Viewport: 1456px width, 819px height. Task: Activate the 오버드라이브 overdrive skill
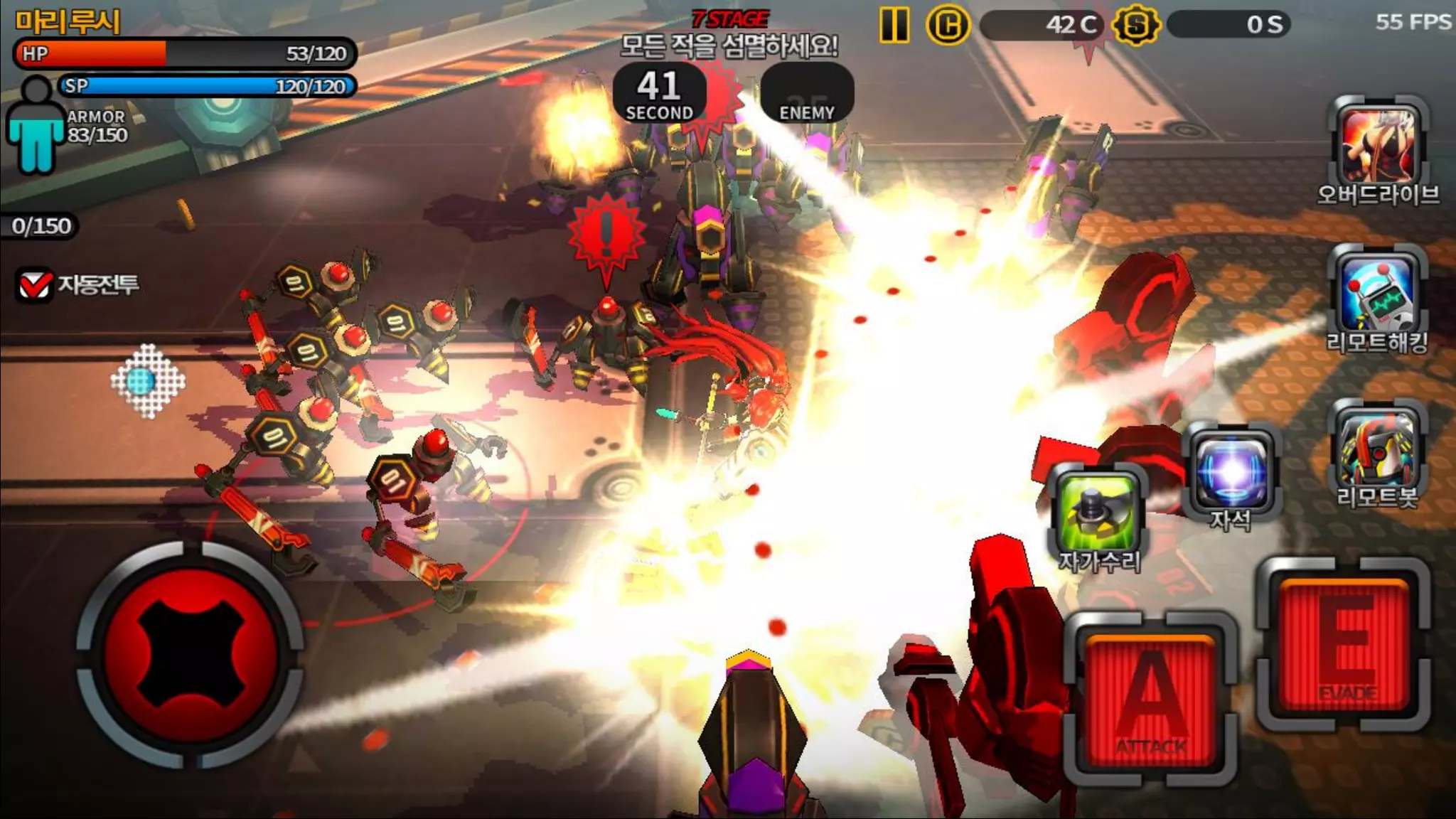pyautogui.click(x=1378, y=146)
